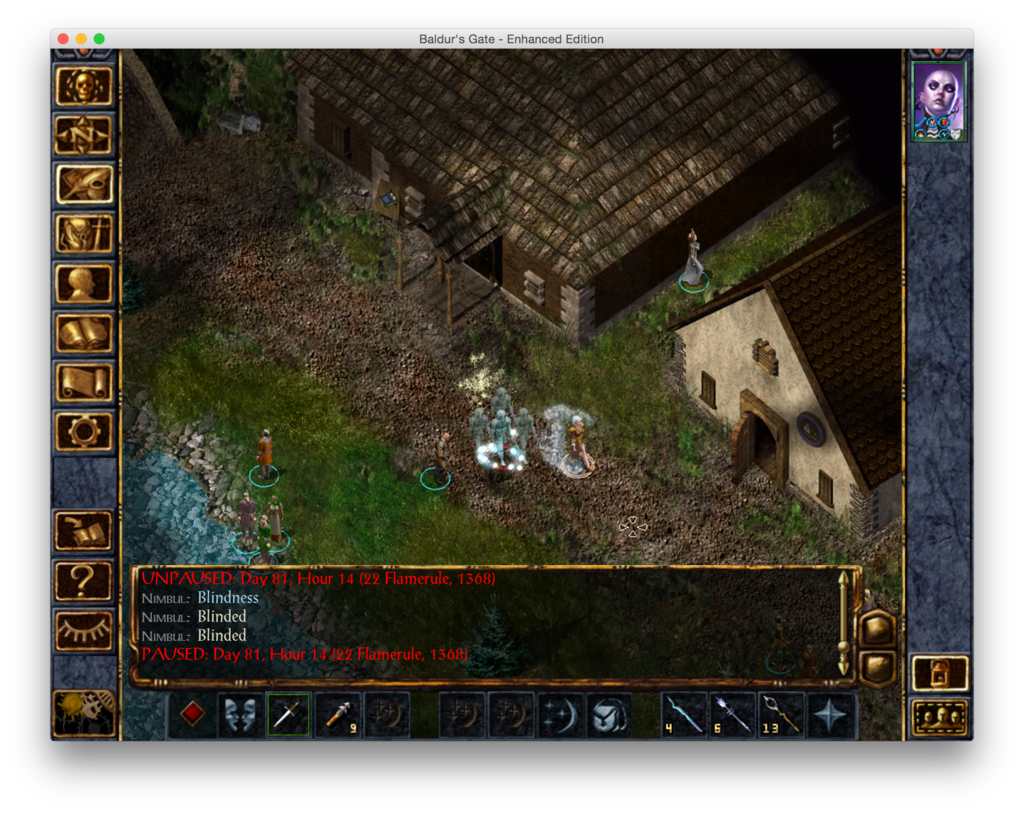
Task: Open the journal with the quill button
Action: click(84, 184)
